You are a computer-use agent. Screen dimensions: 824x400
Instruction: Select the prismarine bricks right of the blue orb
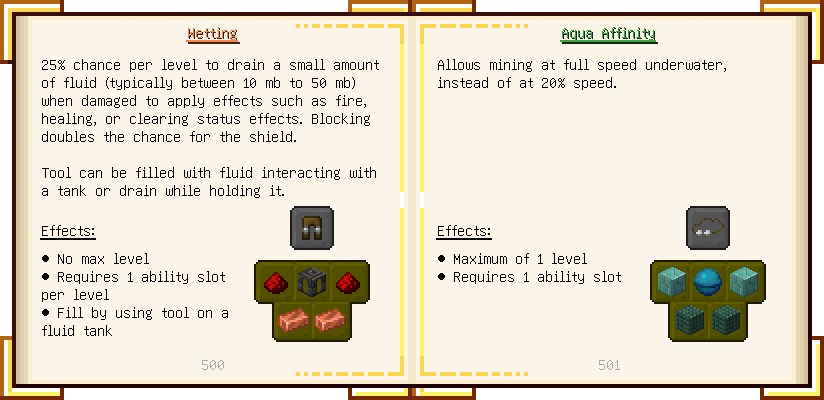point(745,281)
